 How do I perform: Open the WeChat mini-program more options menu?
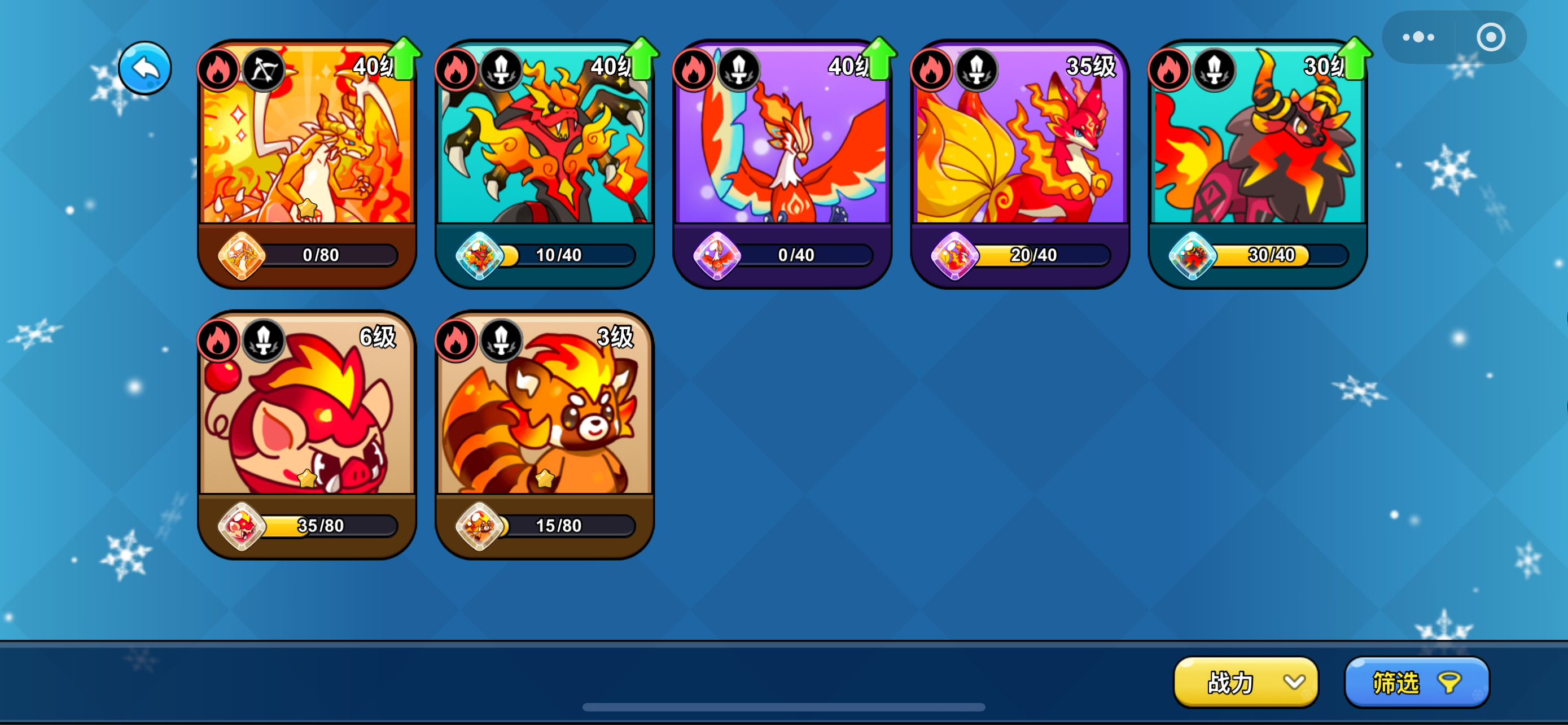click(x=1418, y=37)
